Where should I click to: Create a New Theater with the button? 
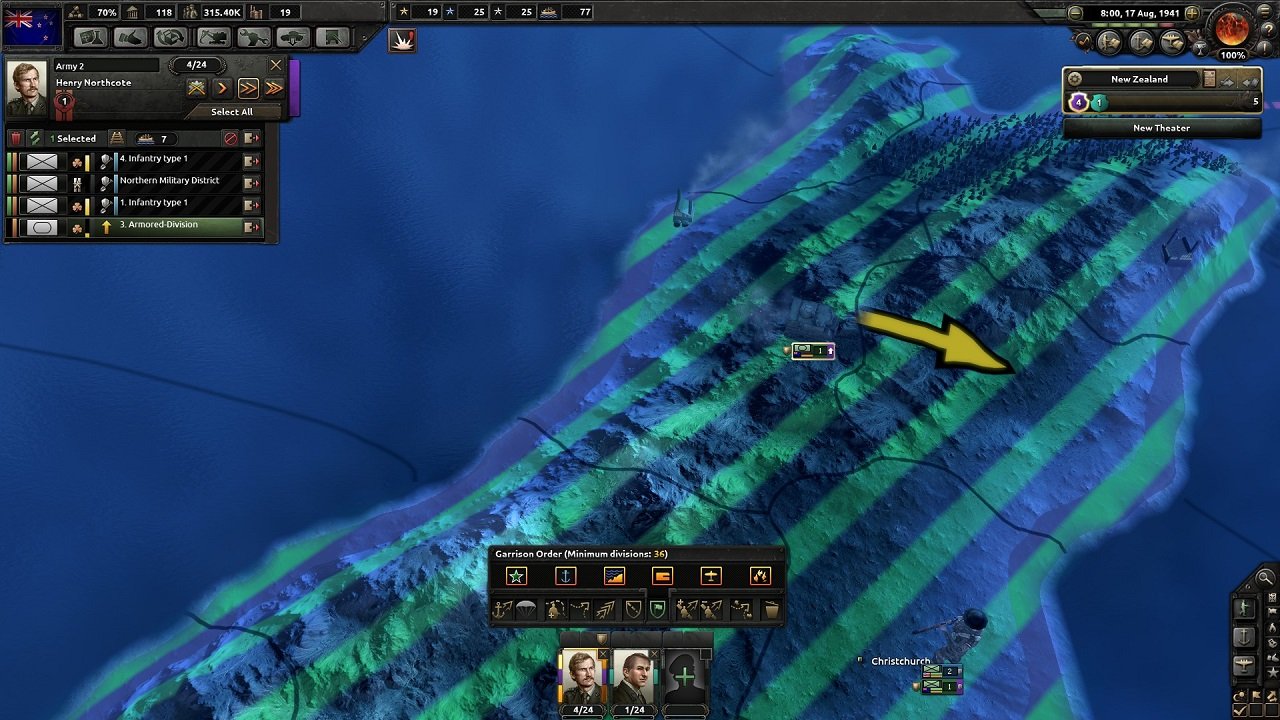1162,128
